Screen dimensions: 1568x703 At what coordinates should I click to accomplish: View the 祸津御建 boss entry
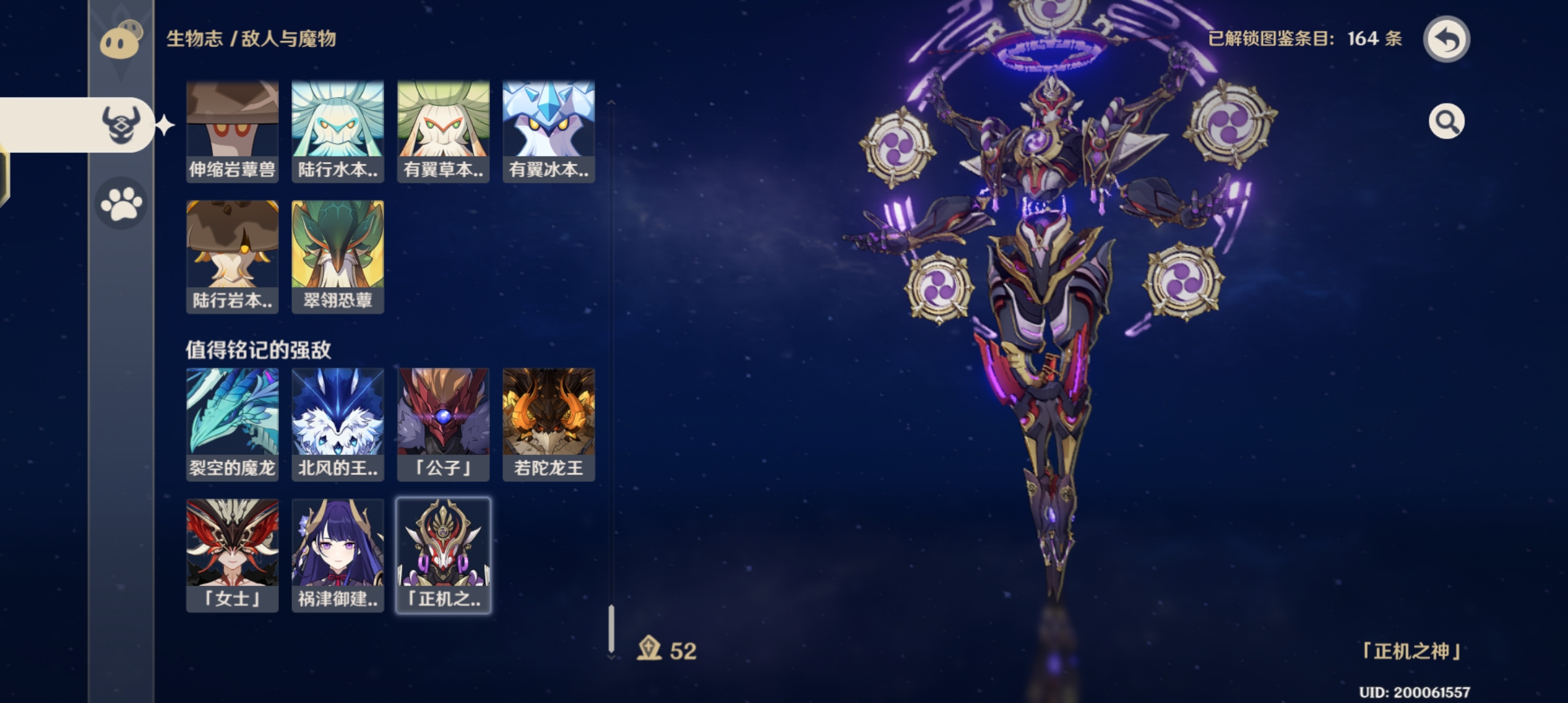[x=338, y=555]
